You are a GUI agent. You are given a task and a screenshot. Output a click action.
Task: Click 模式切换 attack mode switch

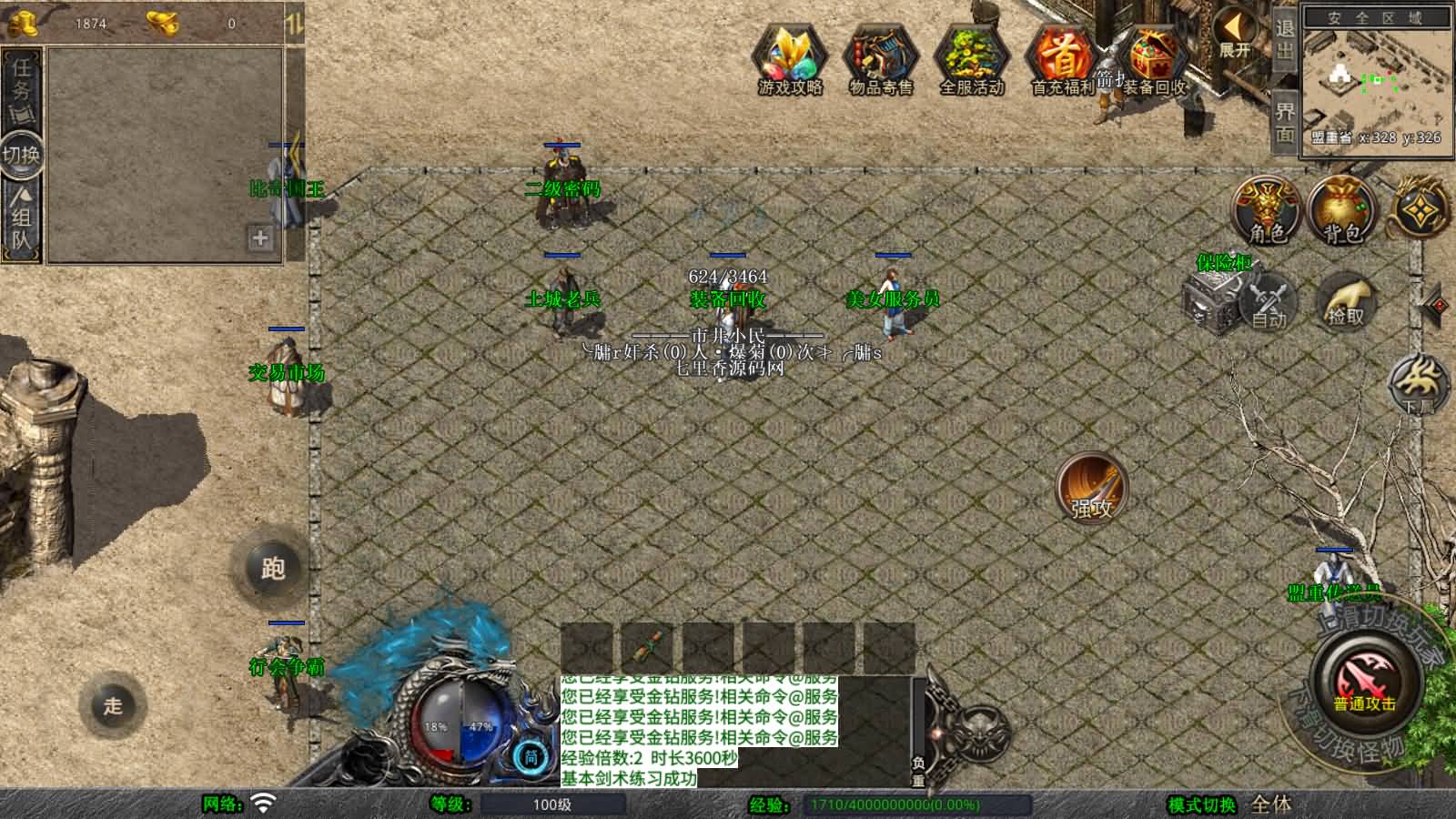click(1202, 804)
